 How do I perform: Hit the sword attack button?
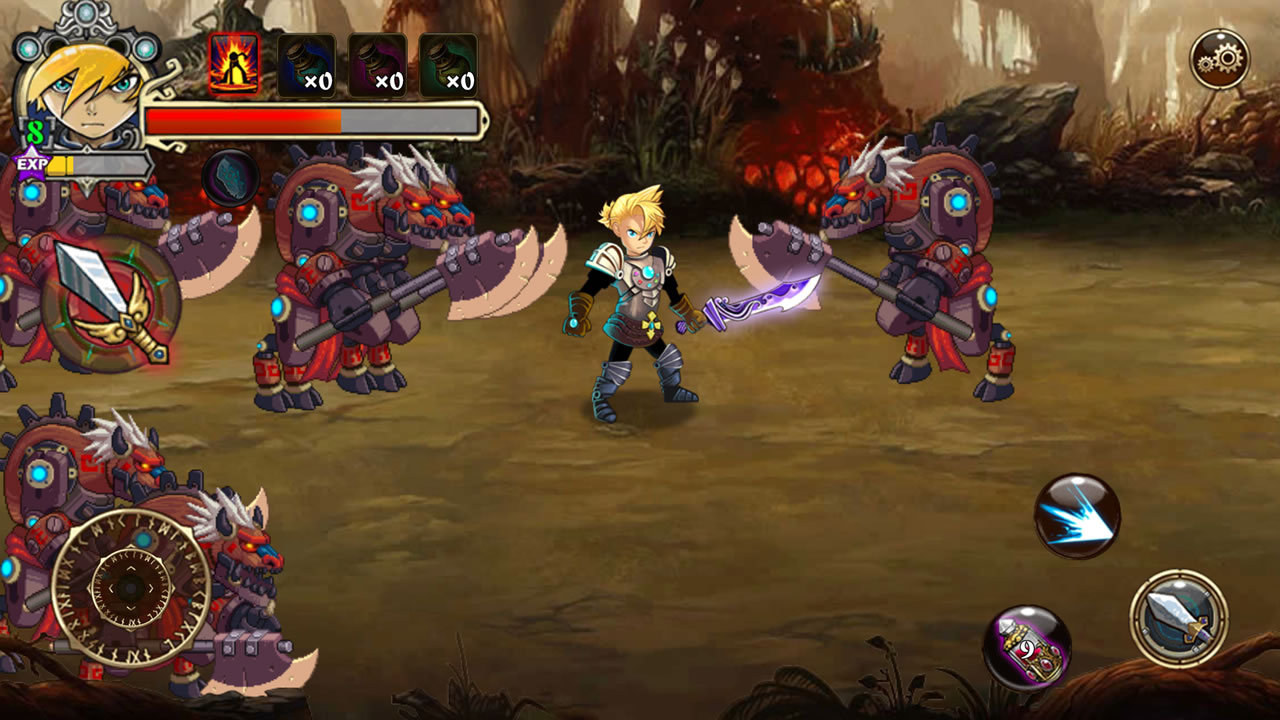[1179, 618]
